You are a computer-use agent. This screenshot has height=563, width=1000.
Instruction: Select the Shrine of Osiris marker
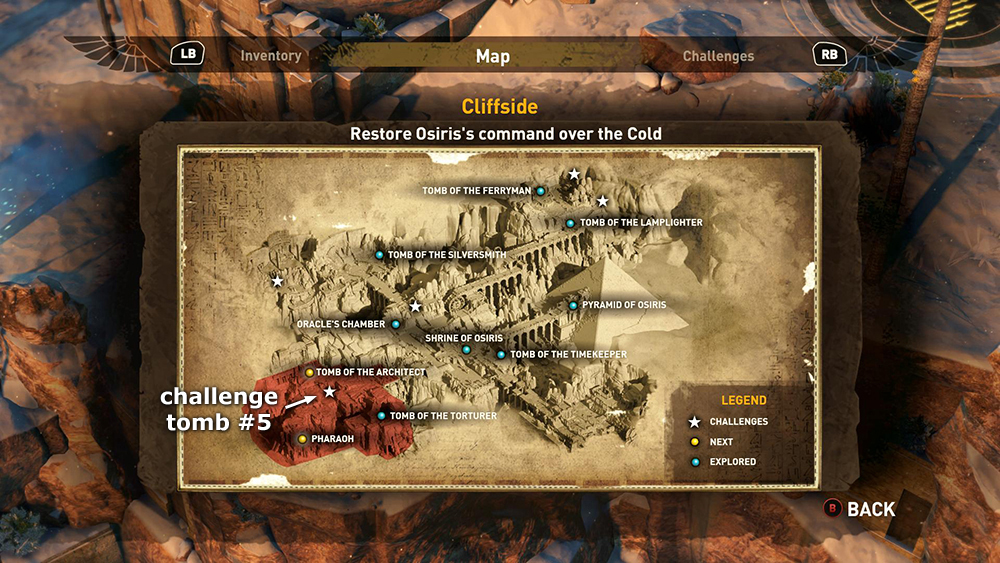466,349
